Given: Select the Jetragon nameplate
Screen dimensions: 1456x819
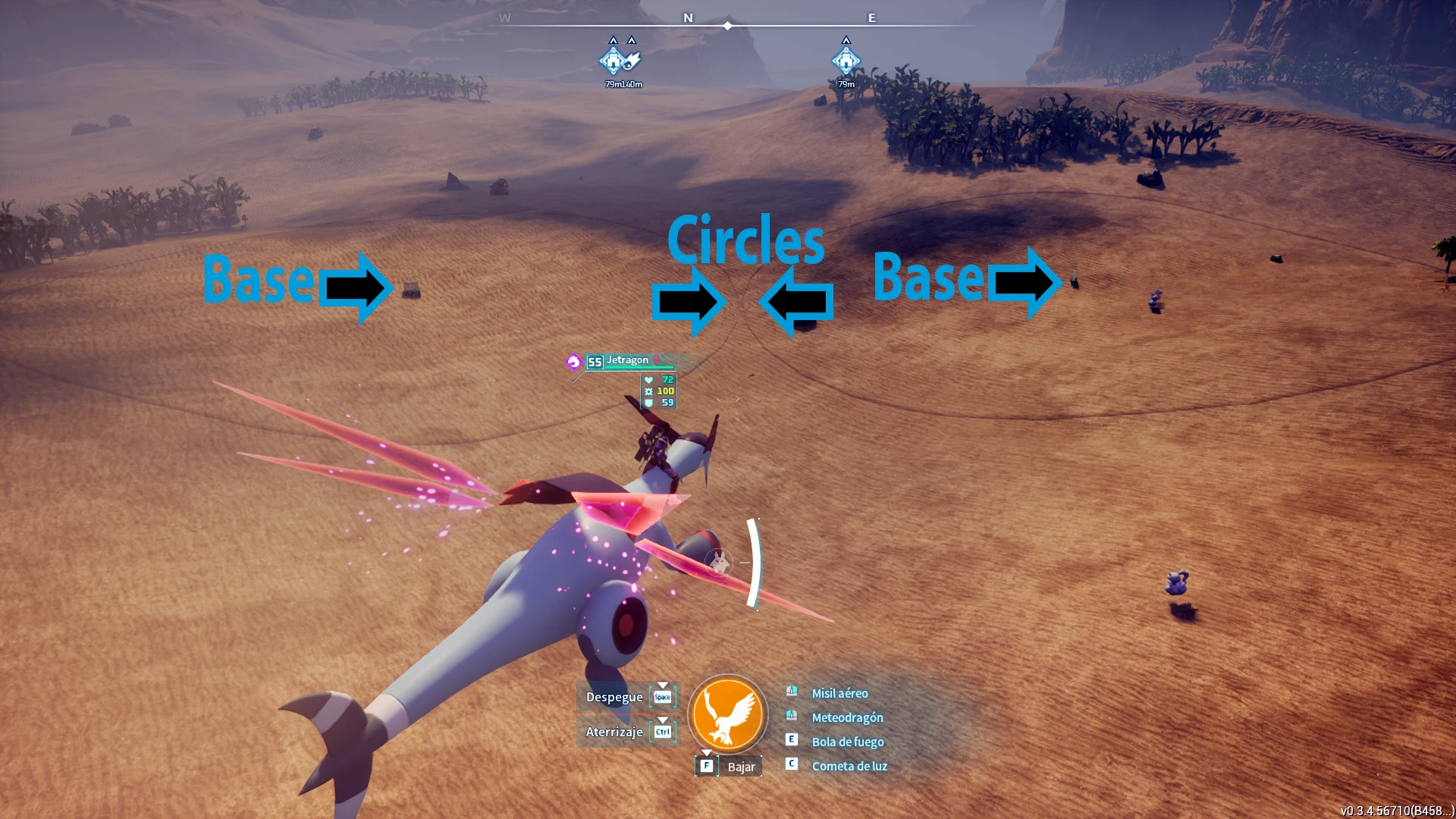Looking at the screenshot, I should pos(627,361).
